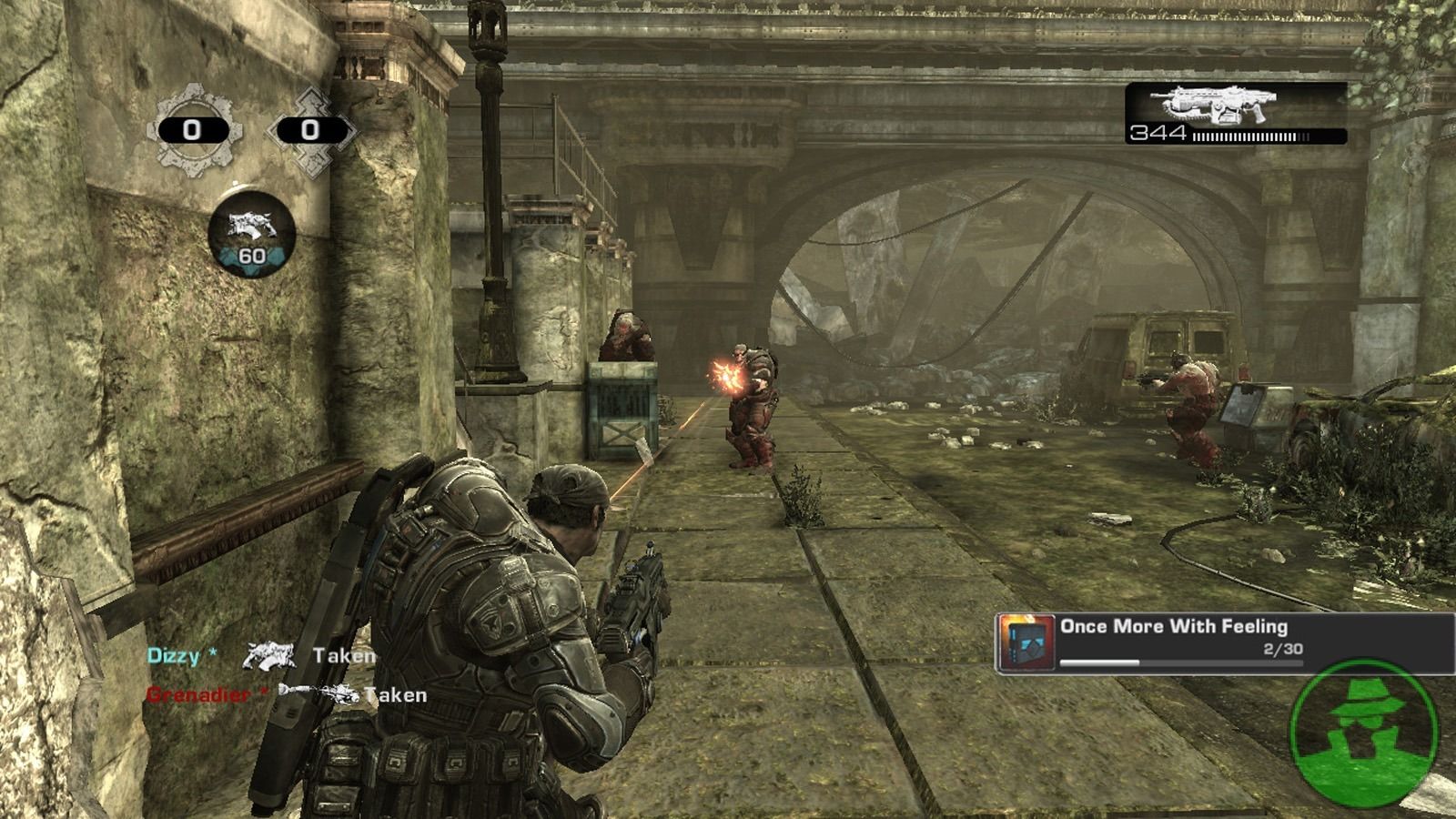Click the Locust team emblem
The image size is (1456, 819).
tap(310, 129)
